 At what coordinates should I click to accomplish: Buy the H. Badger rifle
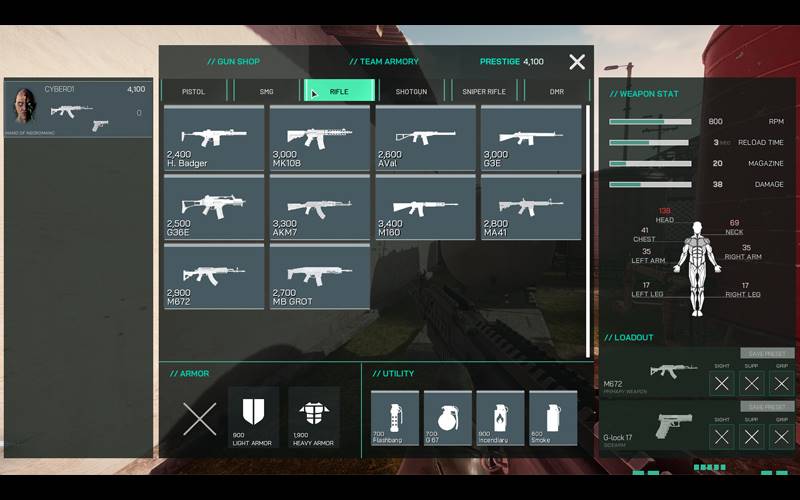click(x=214, y=138)
